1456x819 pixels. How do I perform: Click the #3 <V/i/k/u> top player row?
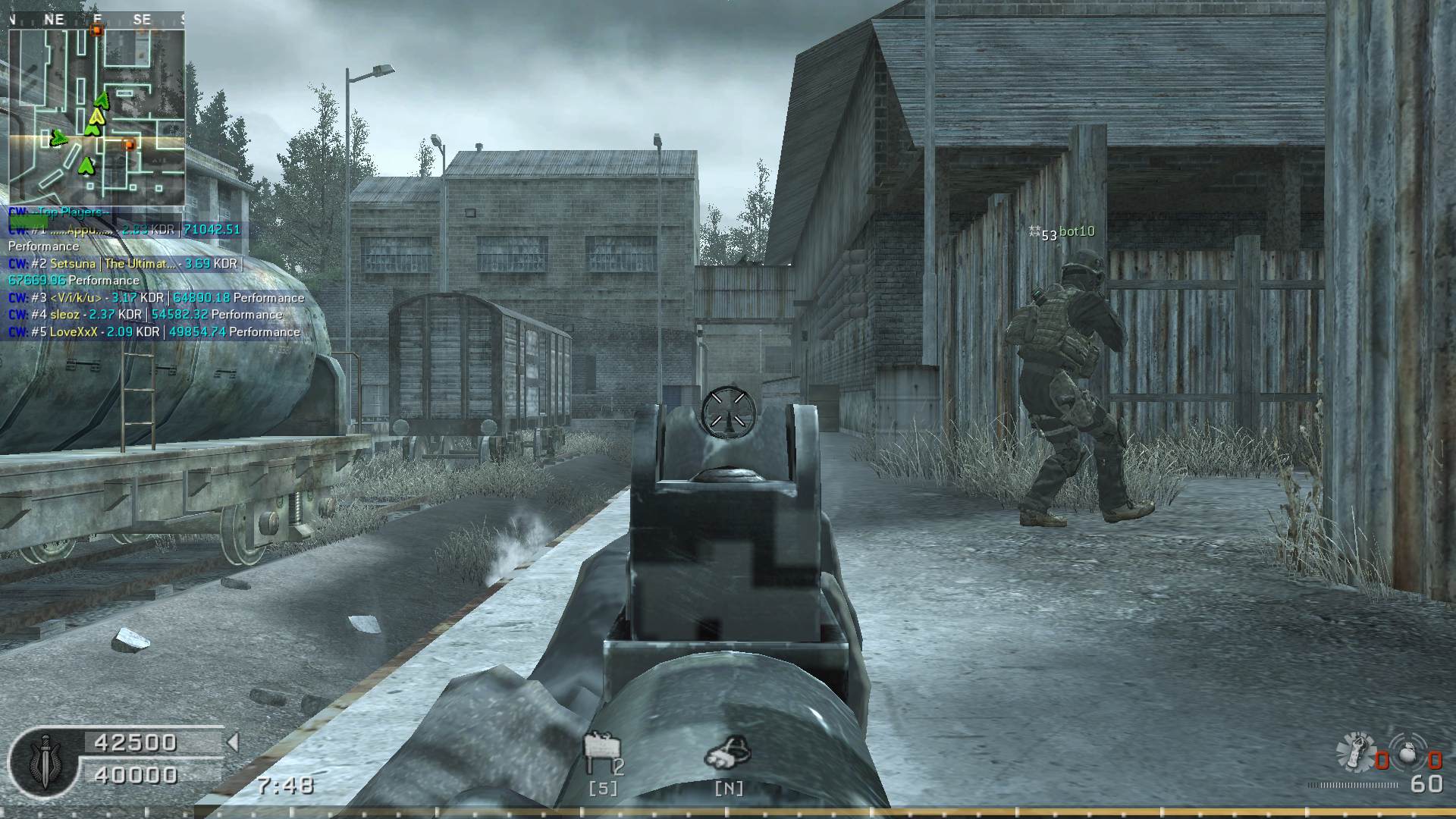(x=156, y=298)
